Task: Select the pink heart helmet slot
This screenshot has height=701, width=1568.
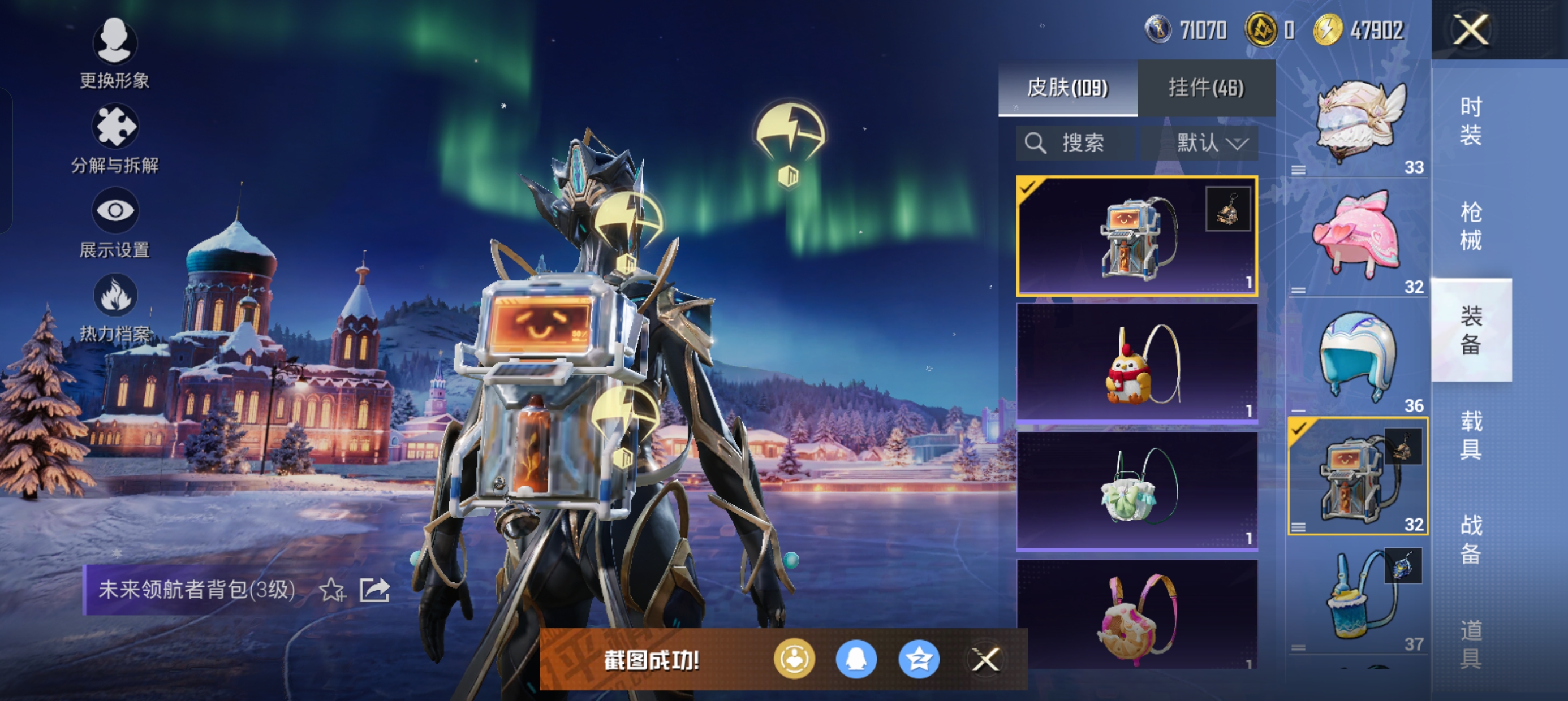Action: click(x=1358, y=236)
